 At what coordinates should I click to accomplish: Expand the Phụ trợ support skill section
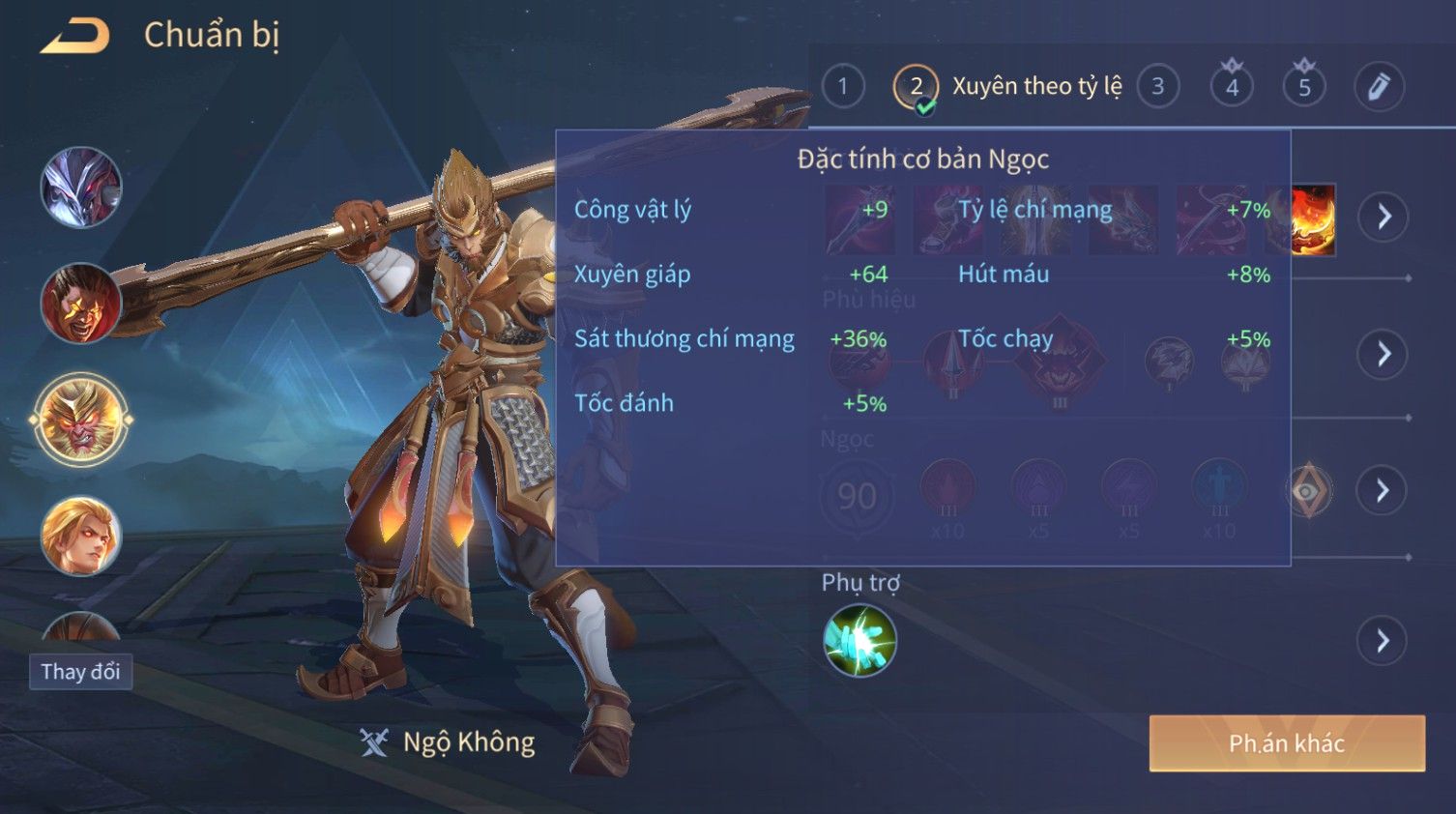pos(1383,640)
